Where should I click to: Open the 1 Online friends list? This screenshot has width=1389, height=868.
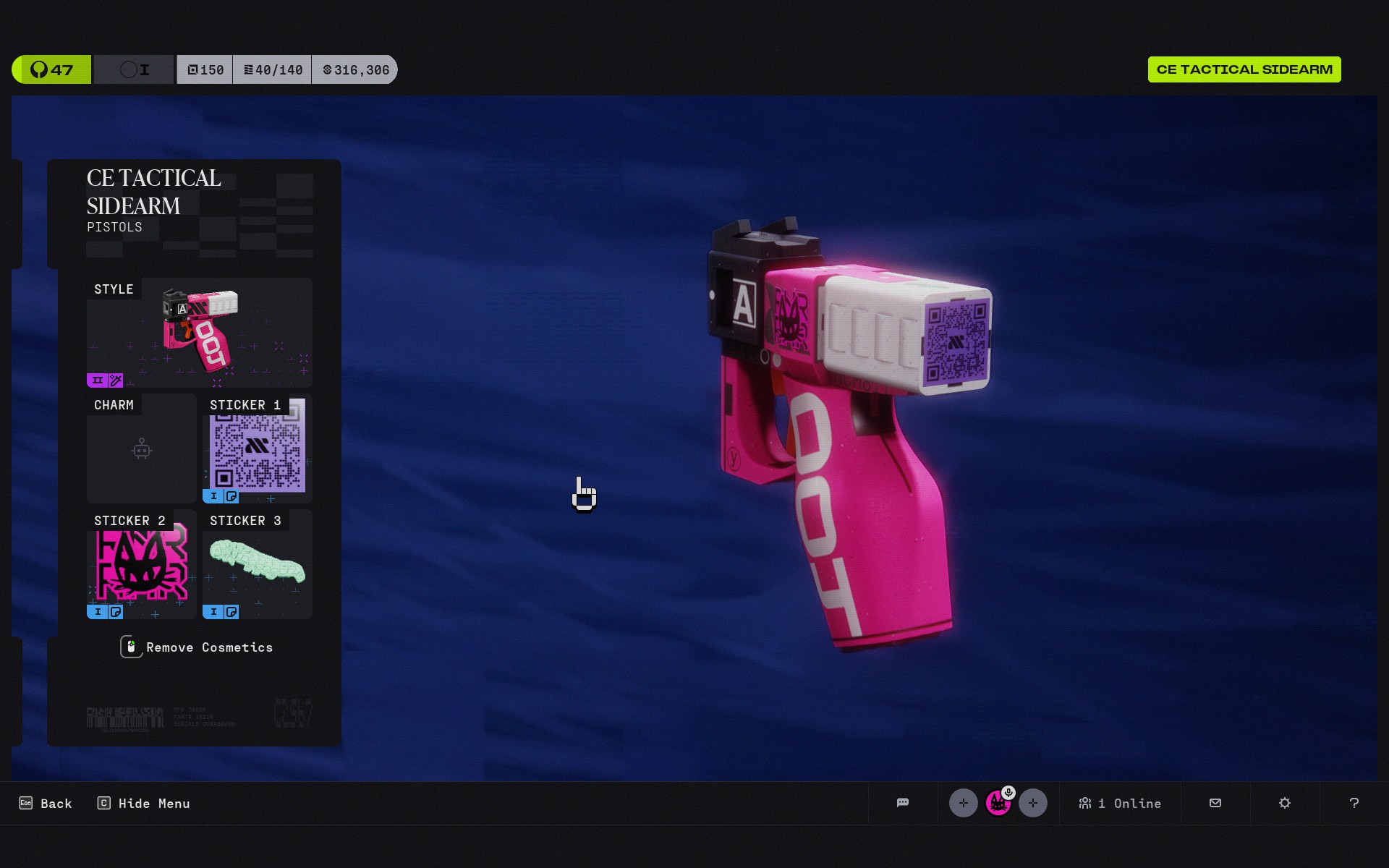[1120, 804]
